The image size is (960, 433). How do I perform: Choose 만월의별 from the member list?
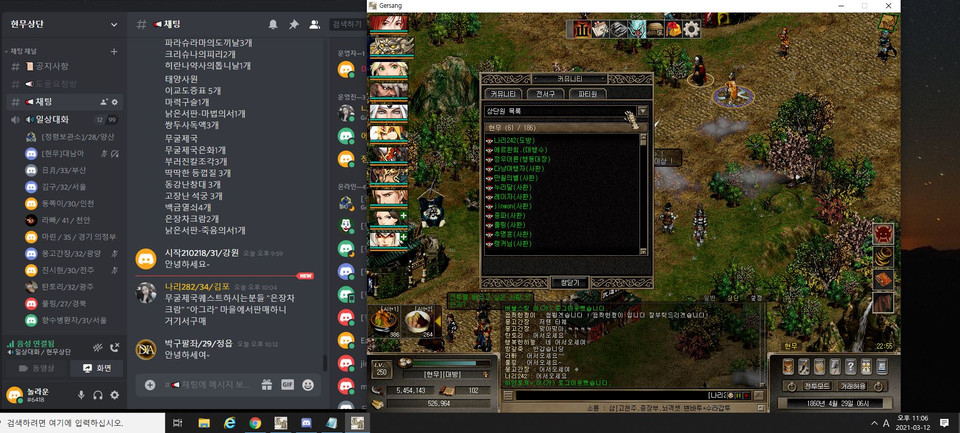515,177
